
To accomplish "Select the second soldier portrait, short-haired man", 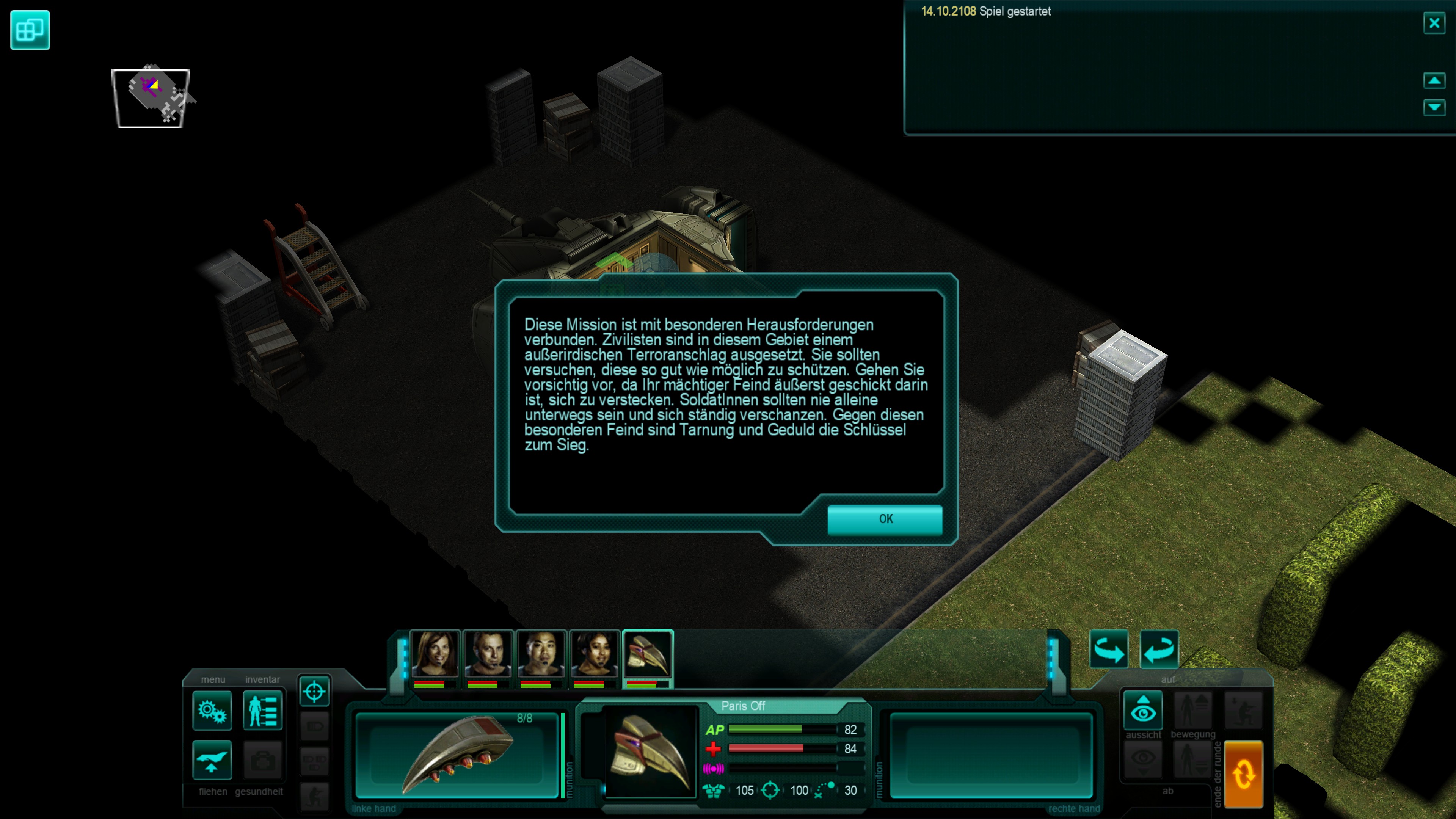I will pyautogui.click(x=488, y=654).
